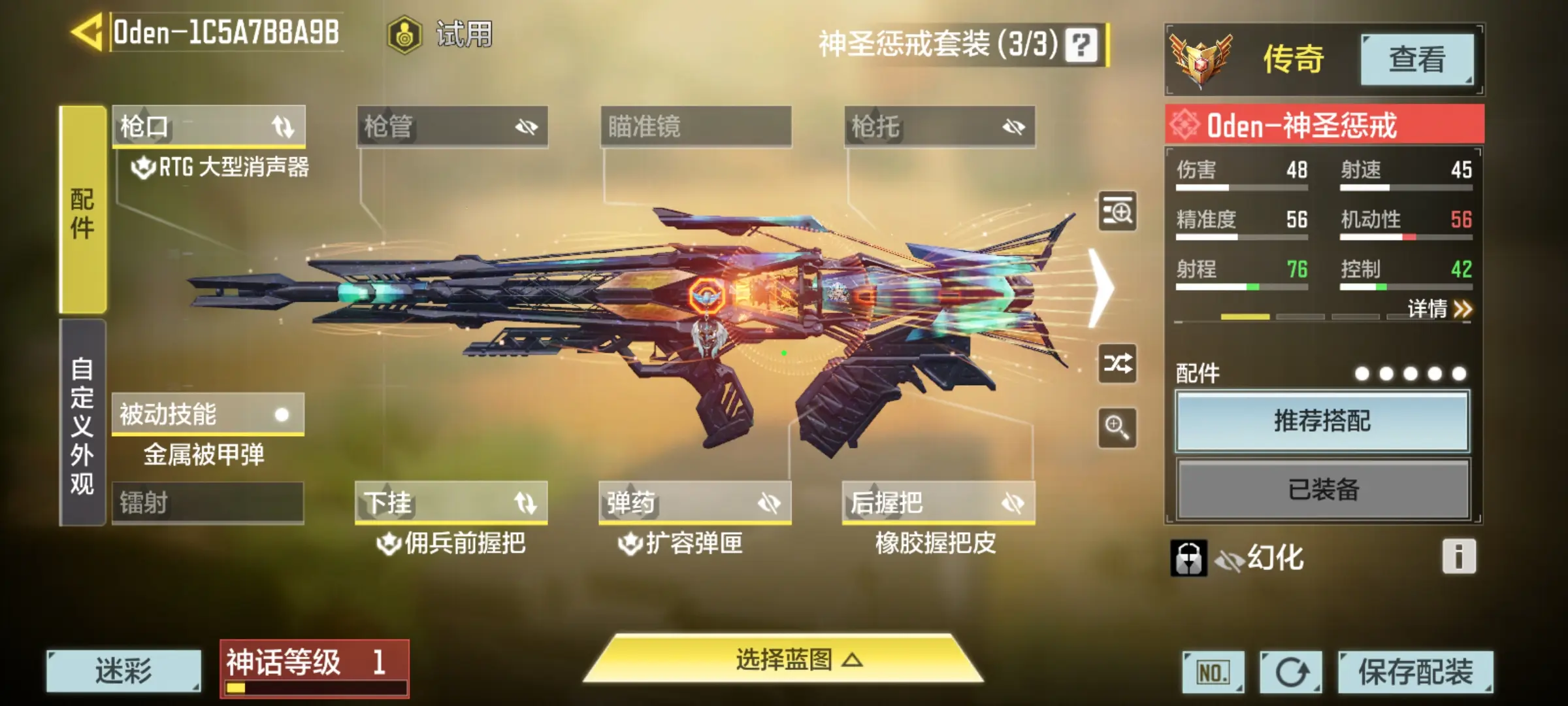Open the 迷彩 camo menu
This screenshot has width=1568, height=706.
(123, 671)
